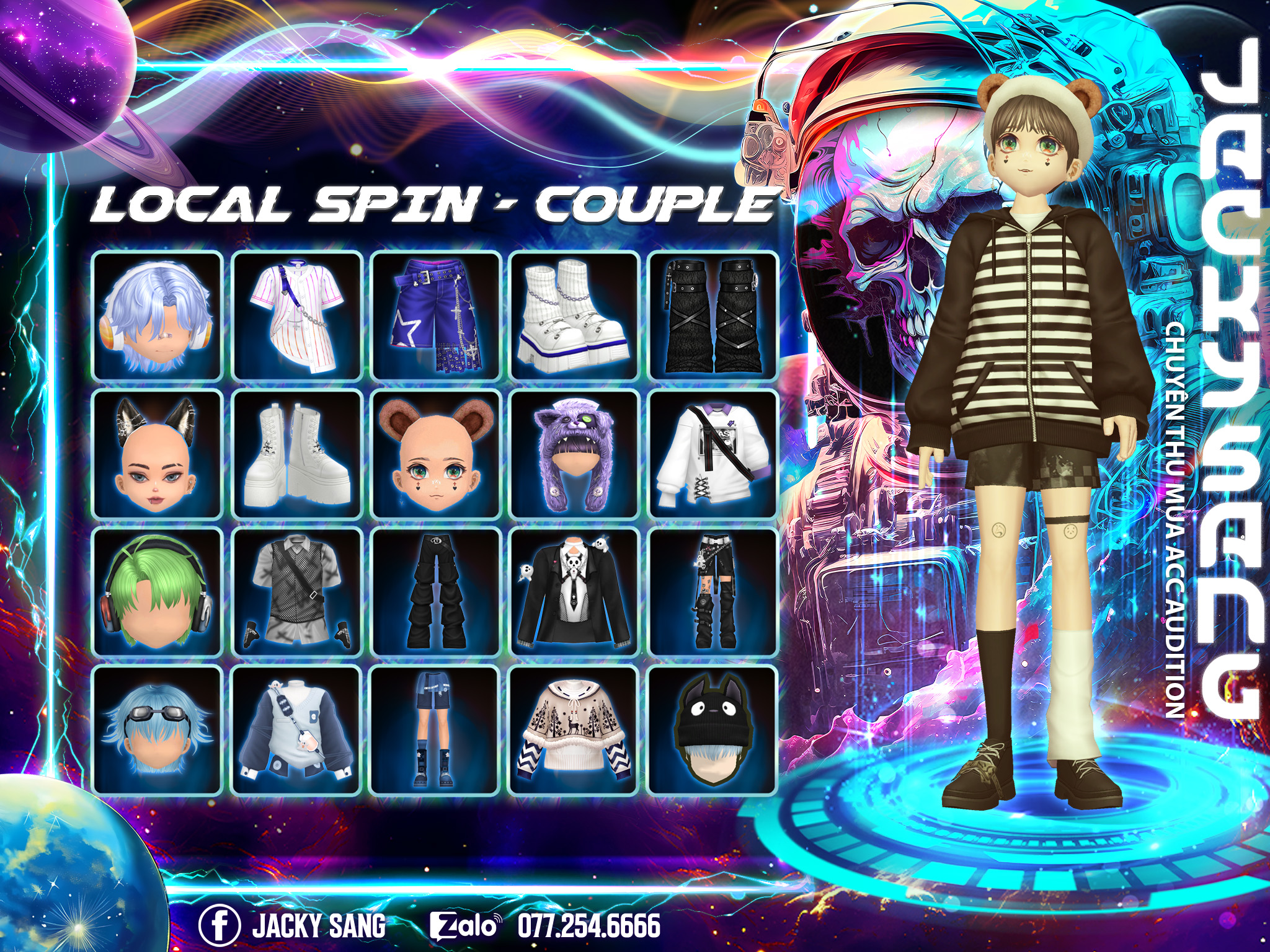
Task: Select the black blazer with skull tie
Action: pyautogui.click(x=574, y=592)
